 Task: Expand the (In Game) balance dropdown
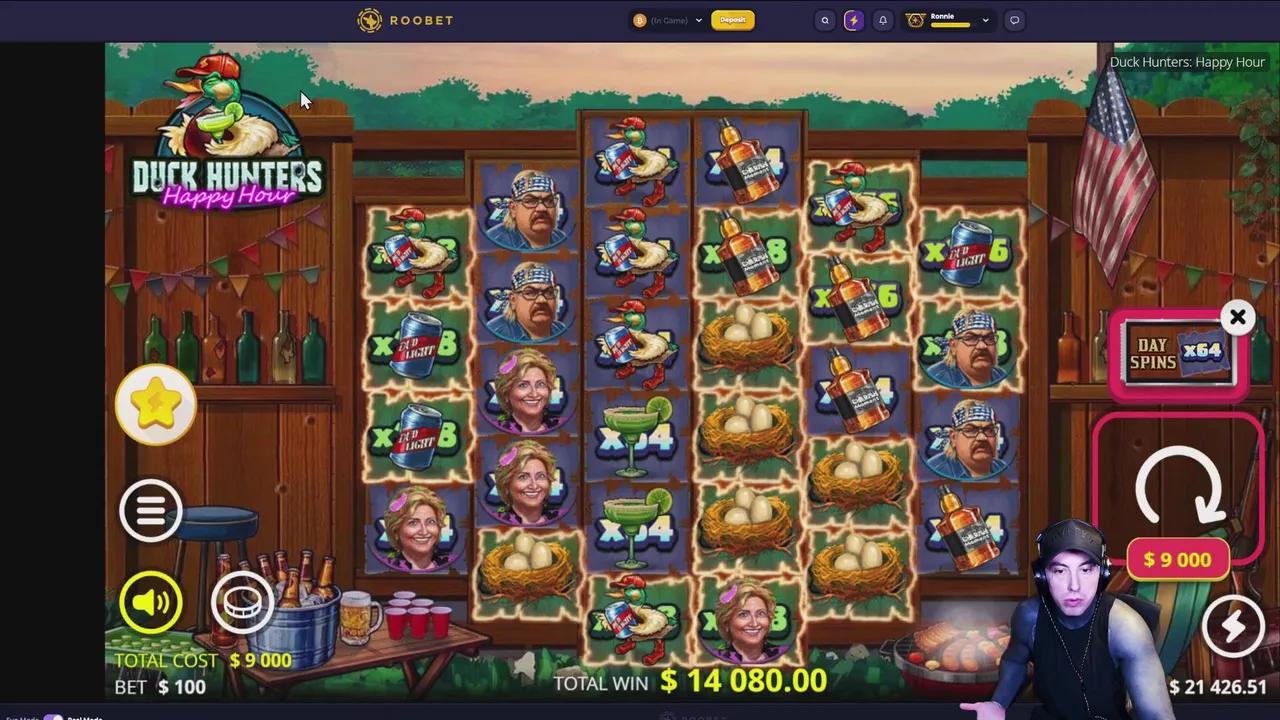coord(698,19)
